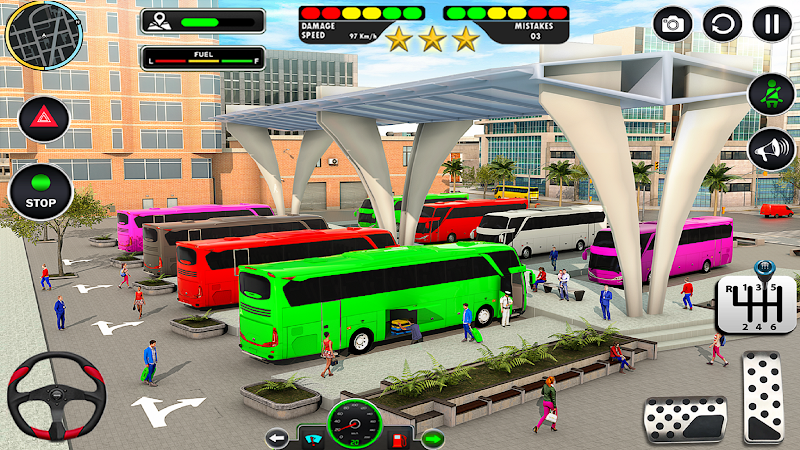
Task: Activate the left turn indicator arrow
Action: (x=277, y=437)
